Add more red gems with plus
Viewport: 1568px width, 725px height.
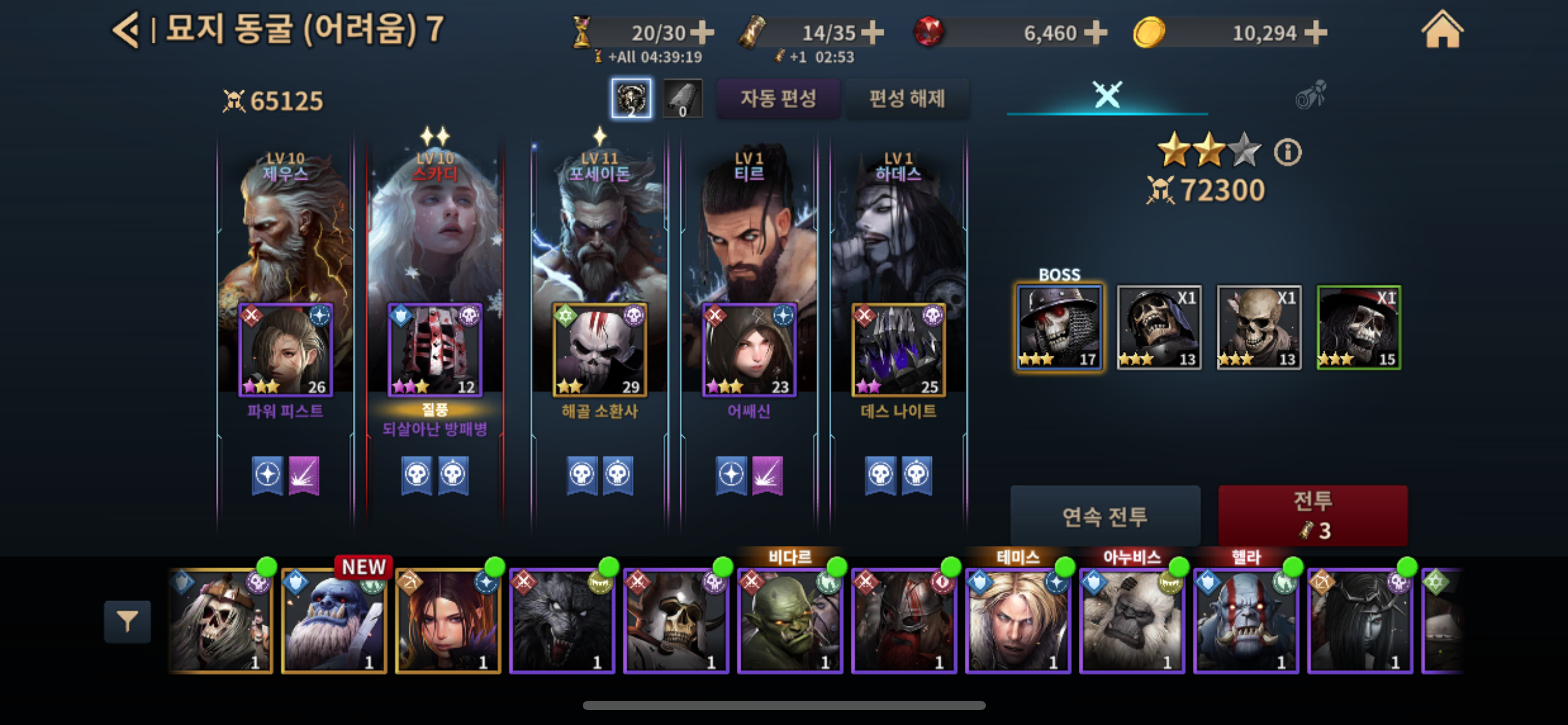click(x=1095, y=33)
